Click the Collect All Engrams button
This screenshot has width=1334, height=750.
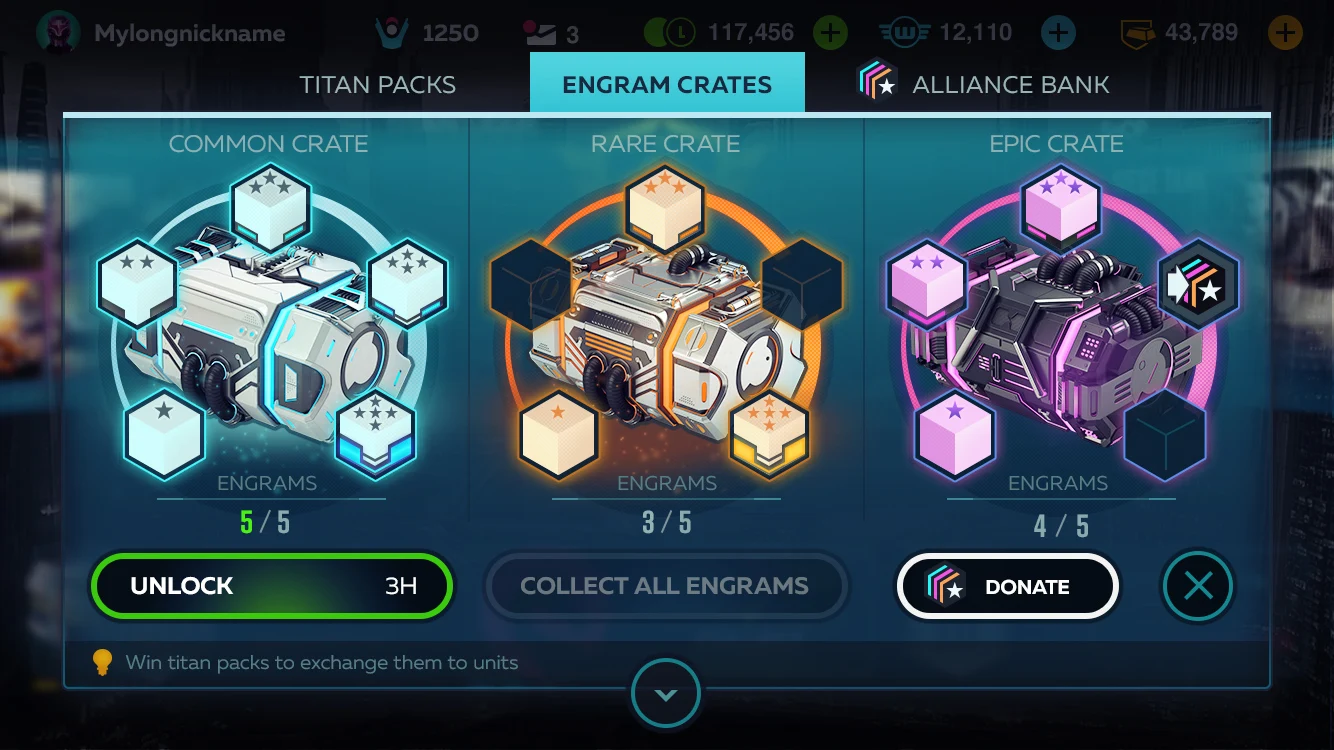click(665, 586)
